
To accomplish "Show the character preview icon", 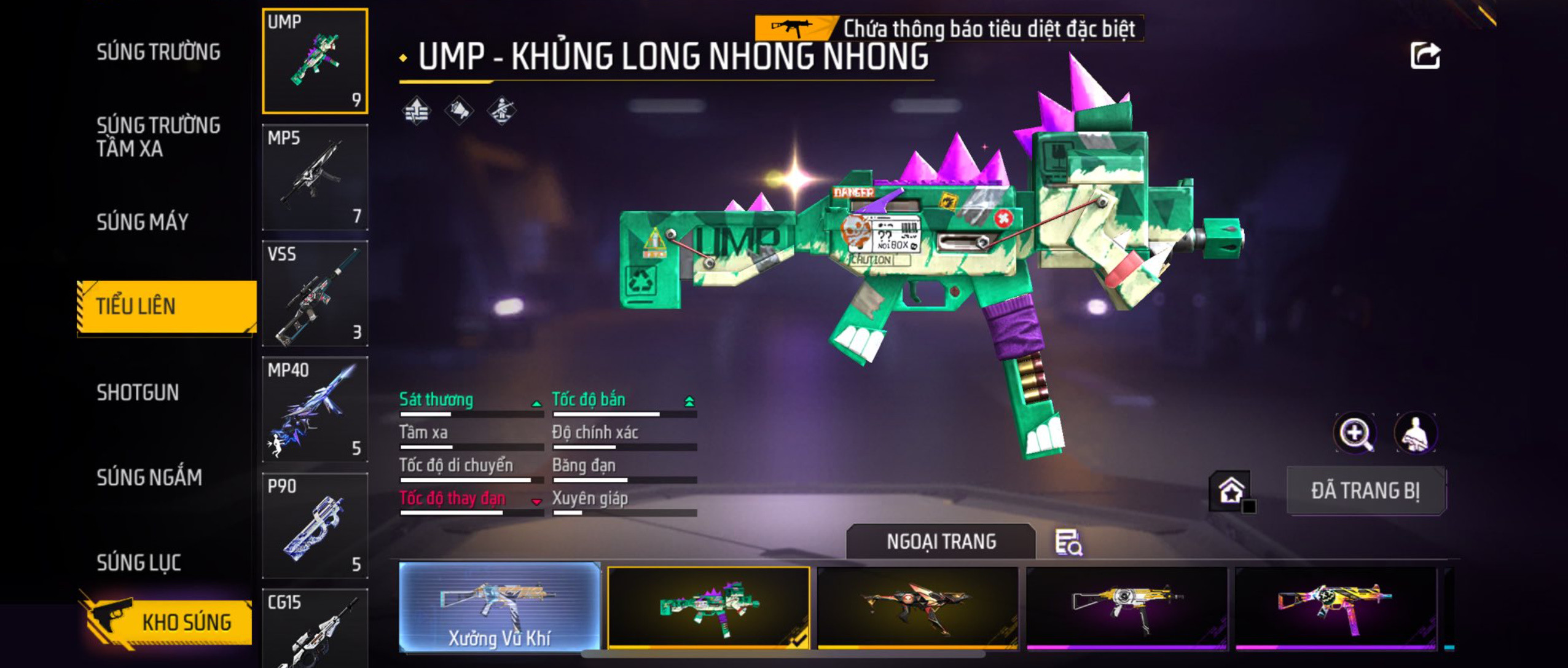I will point(1416,433).
